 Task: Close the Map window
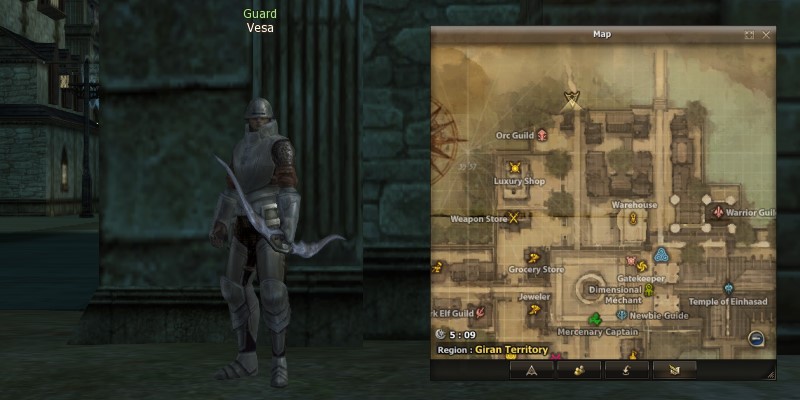click(767, 34)
